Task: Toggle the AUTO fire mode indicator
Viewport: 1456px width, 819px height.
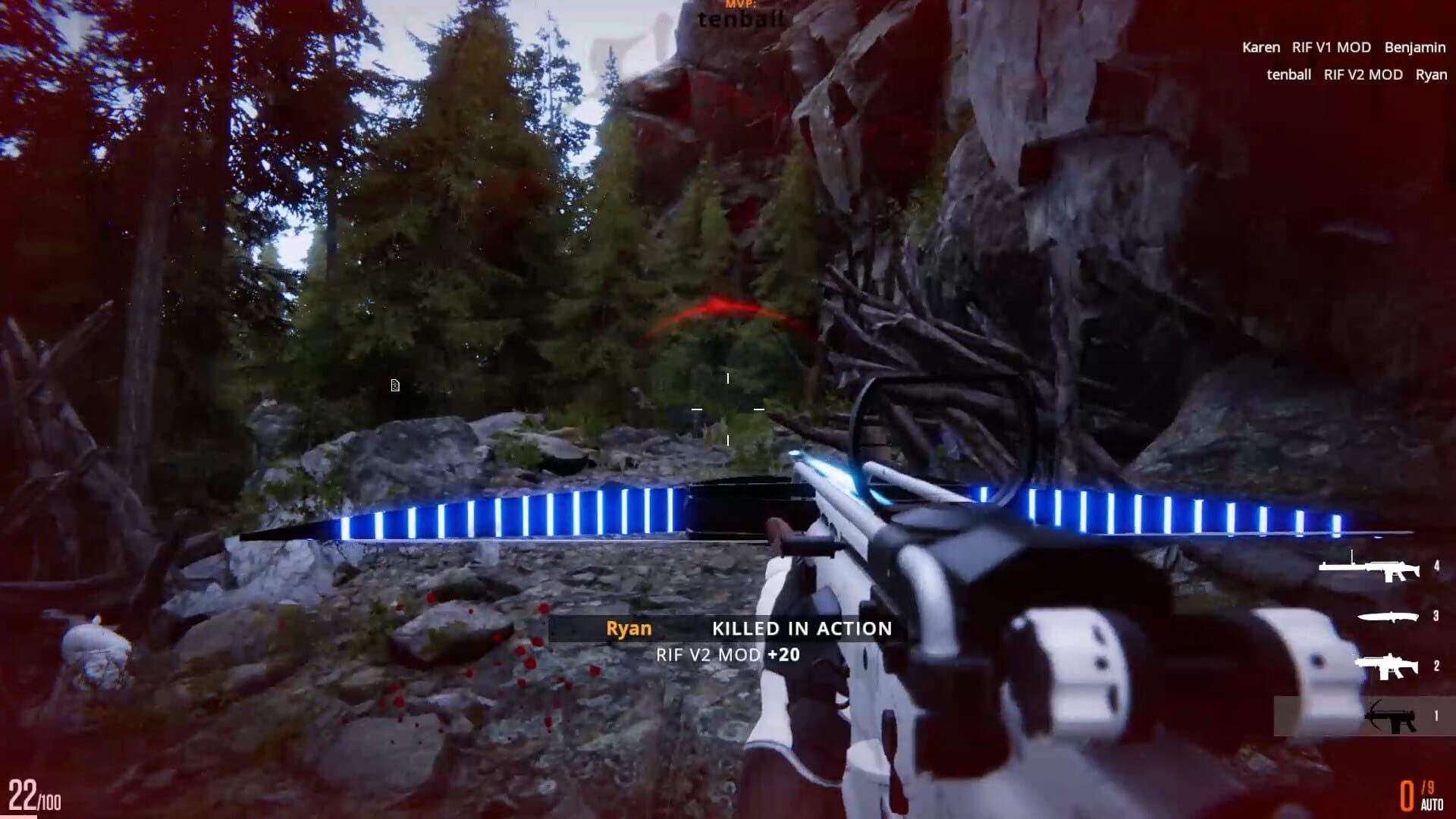Action: click(x=1432, y=805)
